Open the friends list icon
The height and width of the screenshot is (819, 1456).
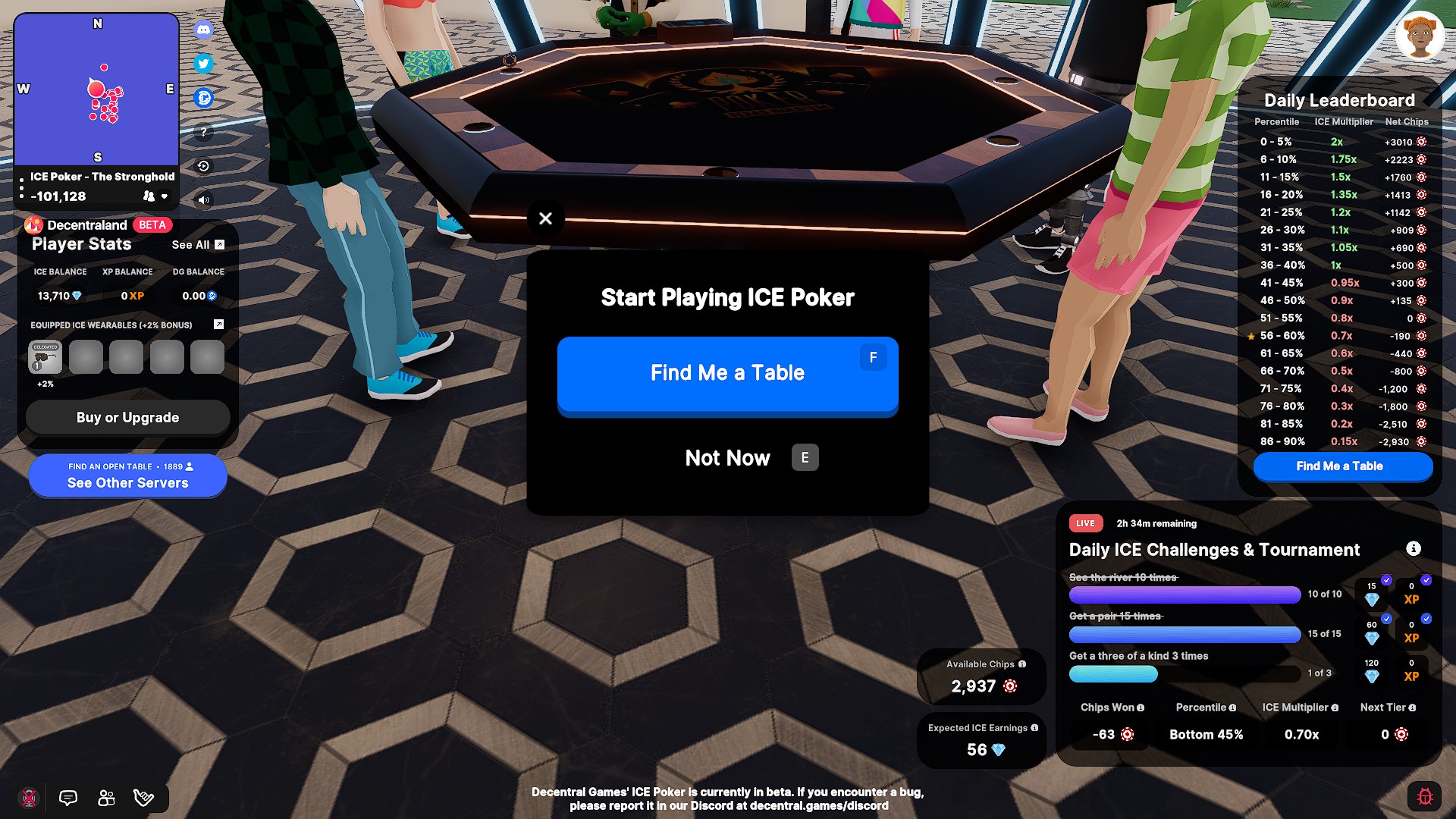point(106,797)
